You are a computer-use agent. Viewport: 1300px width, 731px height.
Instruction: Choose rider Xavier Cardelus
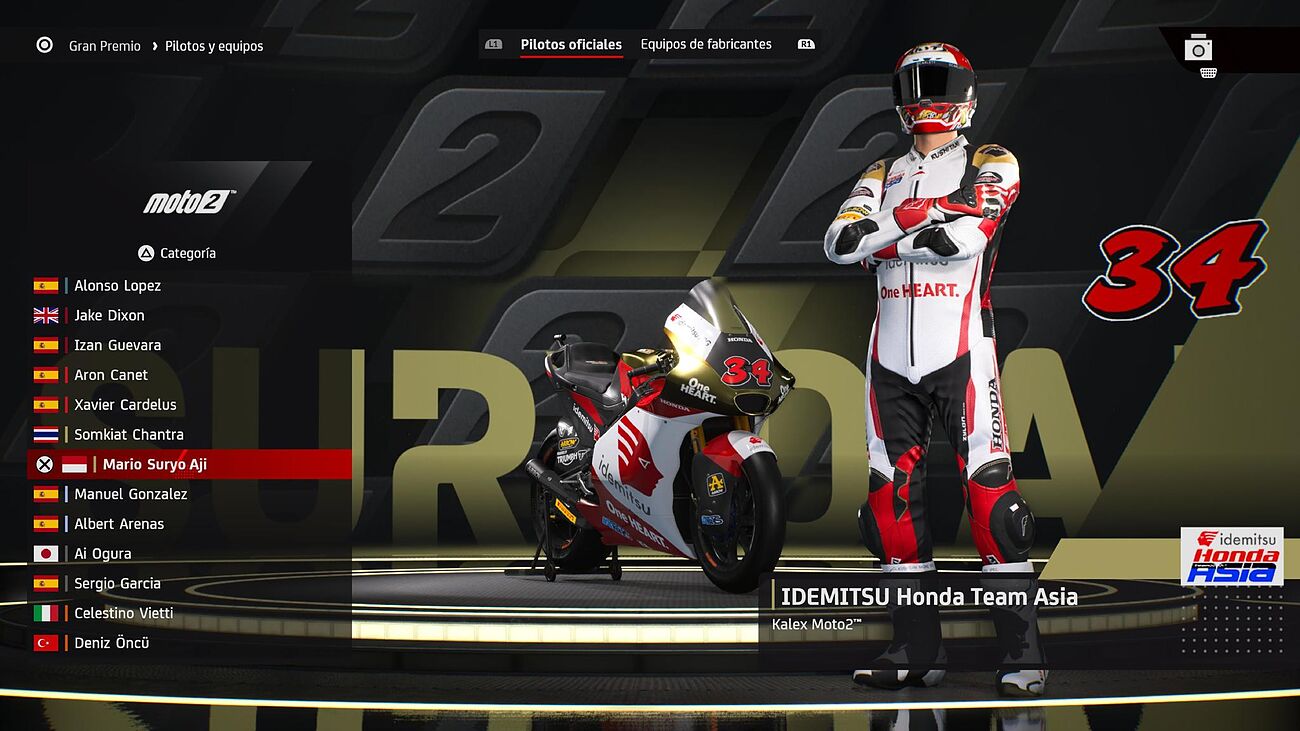click(125, 405)
